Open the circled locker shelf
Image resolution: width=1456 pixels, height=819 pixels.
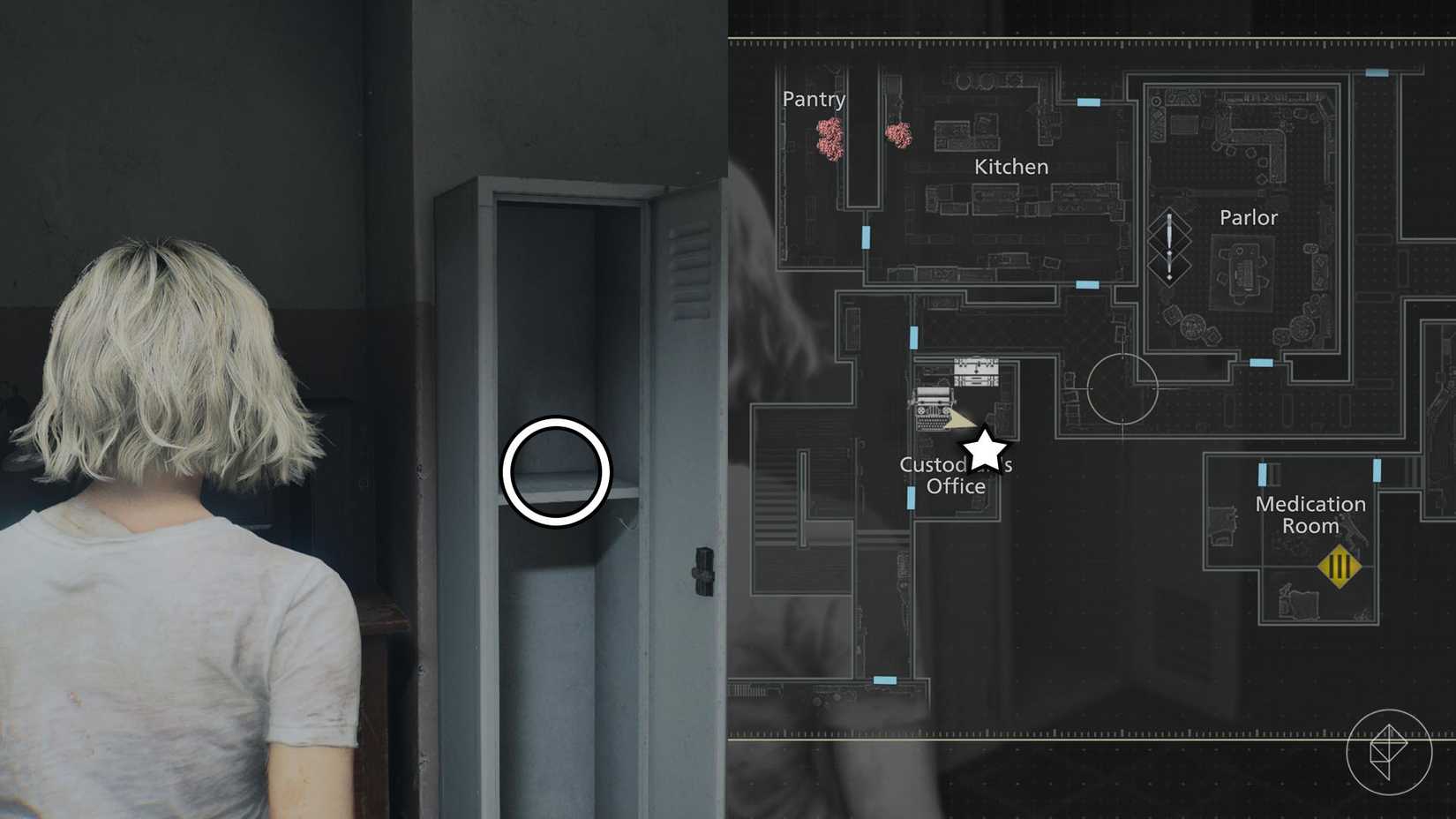pyautogui.click(x=557, y=473)
